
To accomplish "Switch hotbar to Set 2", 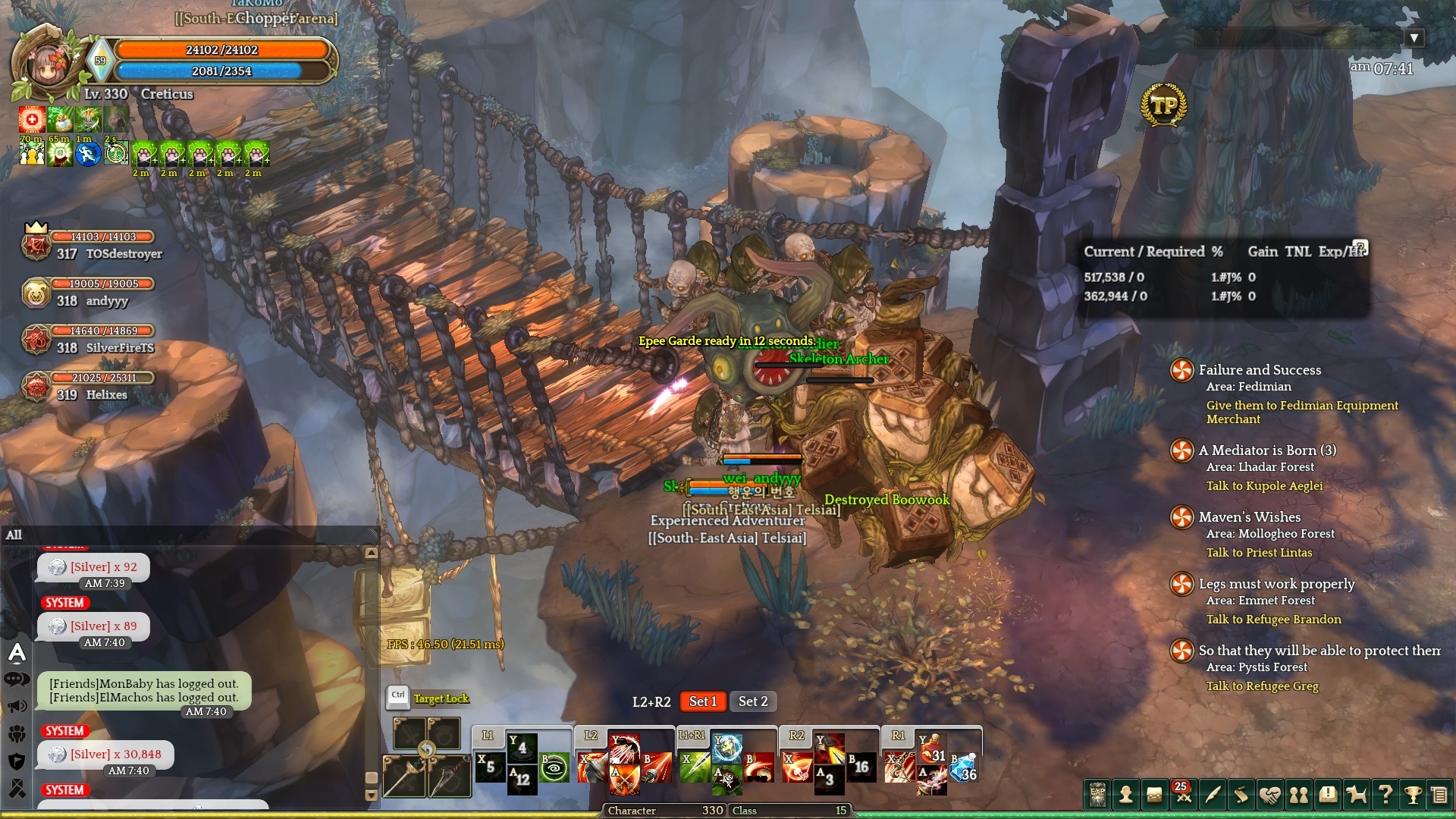I will coord(753,701).
